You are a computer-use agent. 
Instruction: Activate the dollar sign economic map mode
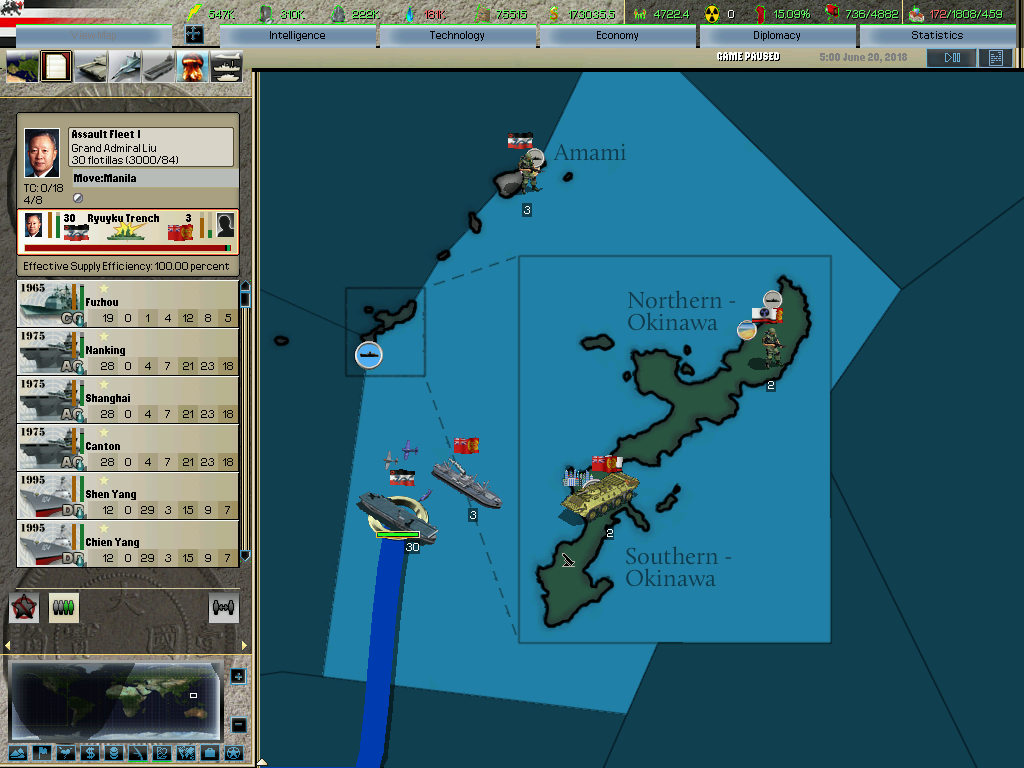89,753
